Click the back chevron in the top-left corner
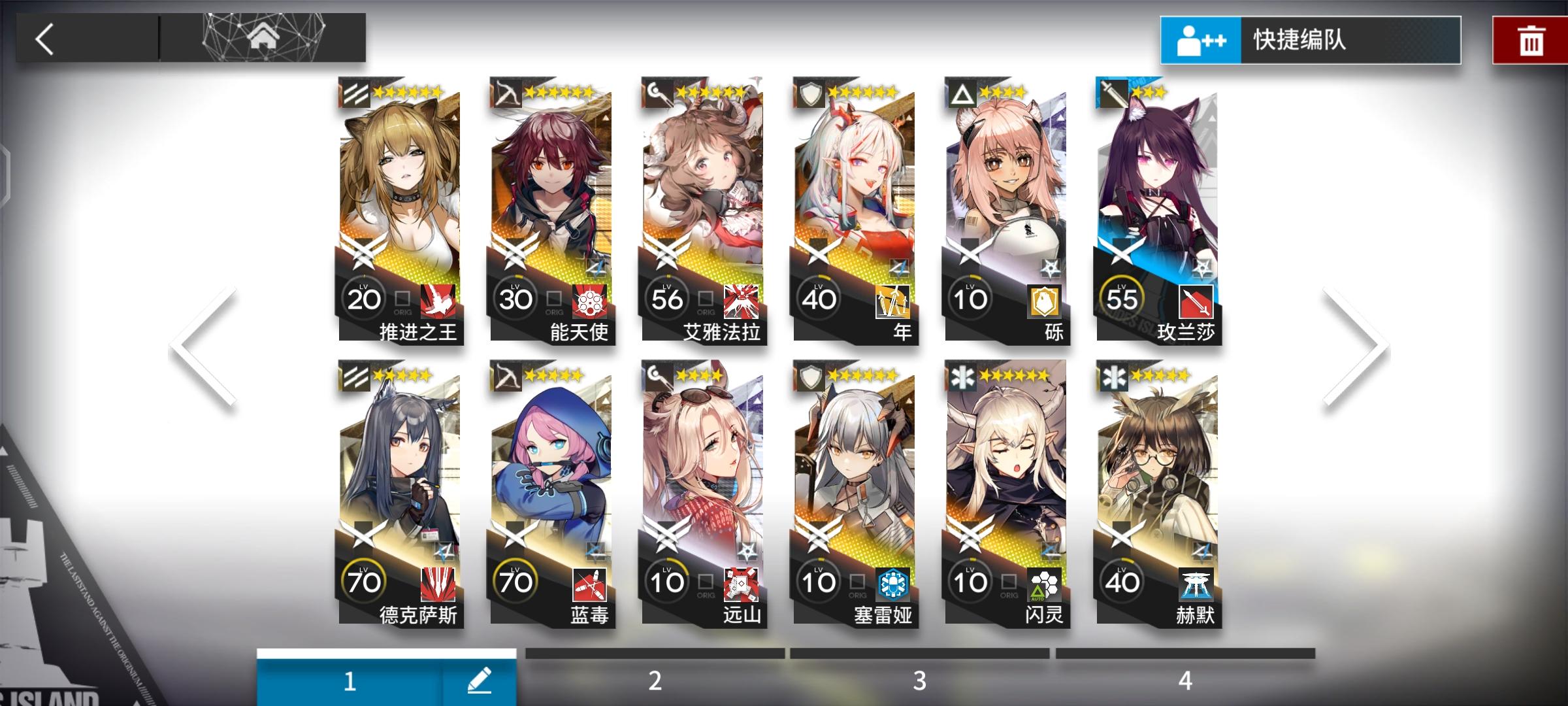 pos(44,39)
